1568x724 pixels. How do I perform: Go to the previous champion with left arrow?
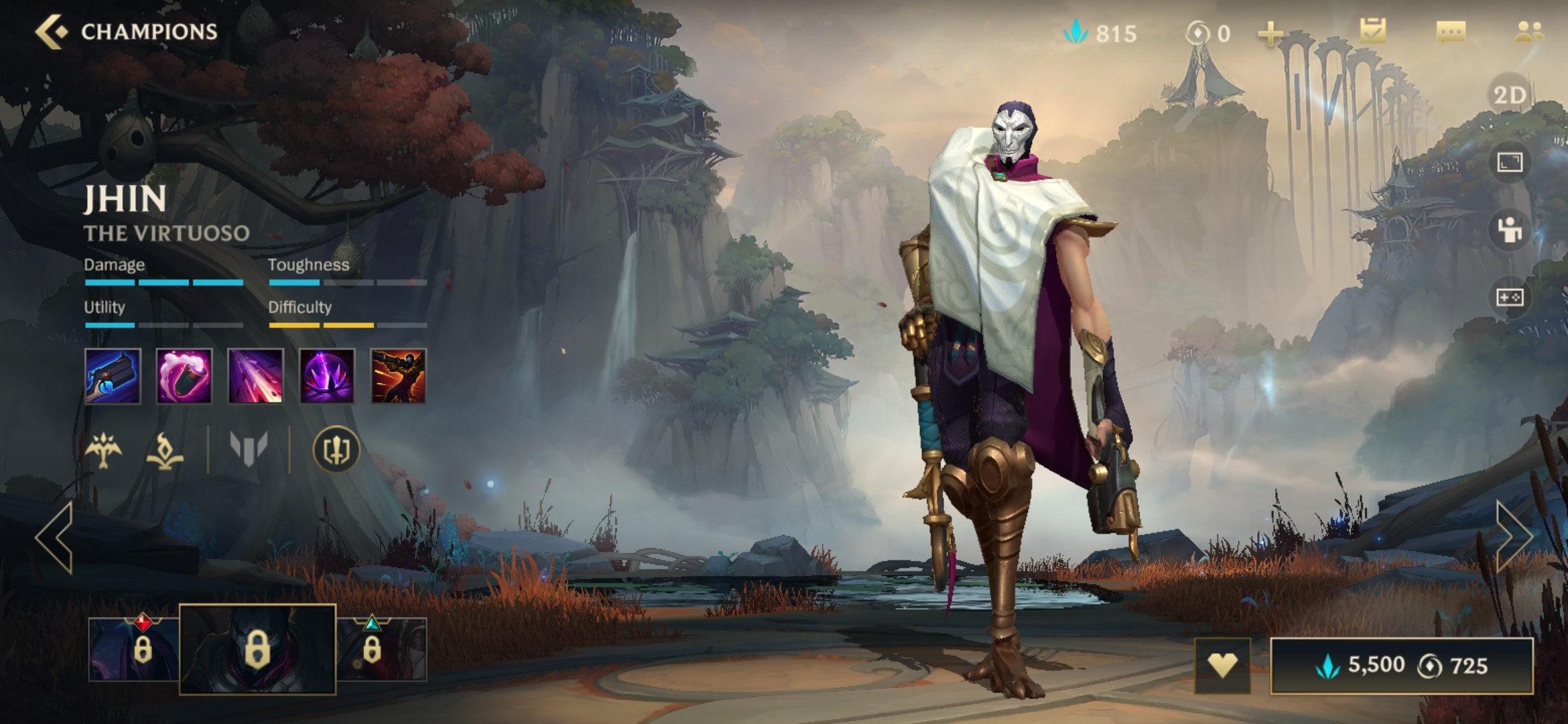(x=55, y=538)
